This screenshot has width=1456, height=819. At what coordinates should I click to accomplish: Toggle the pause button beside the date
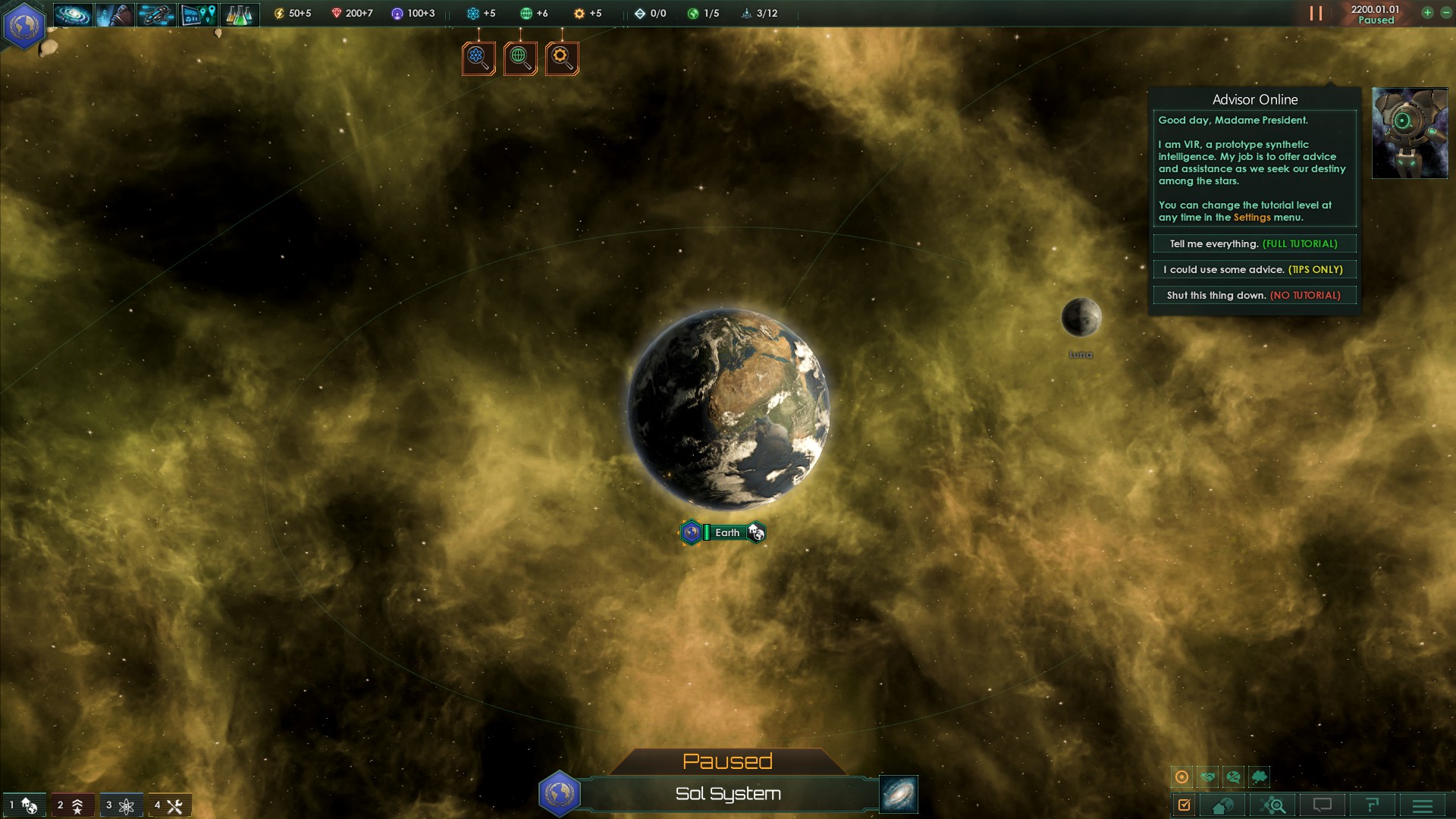1316,14
